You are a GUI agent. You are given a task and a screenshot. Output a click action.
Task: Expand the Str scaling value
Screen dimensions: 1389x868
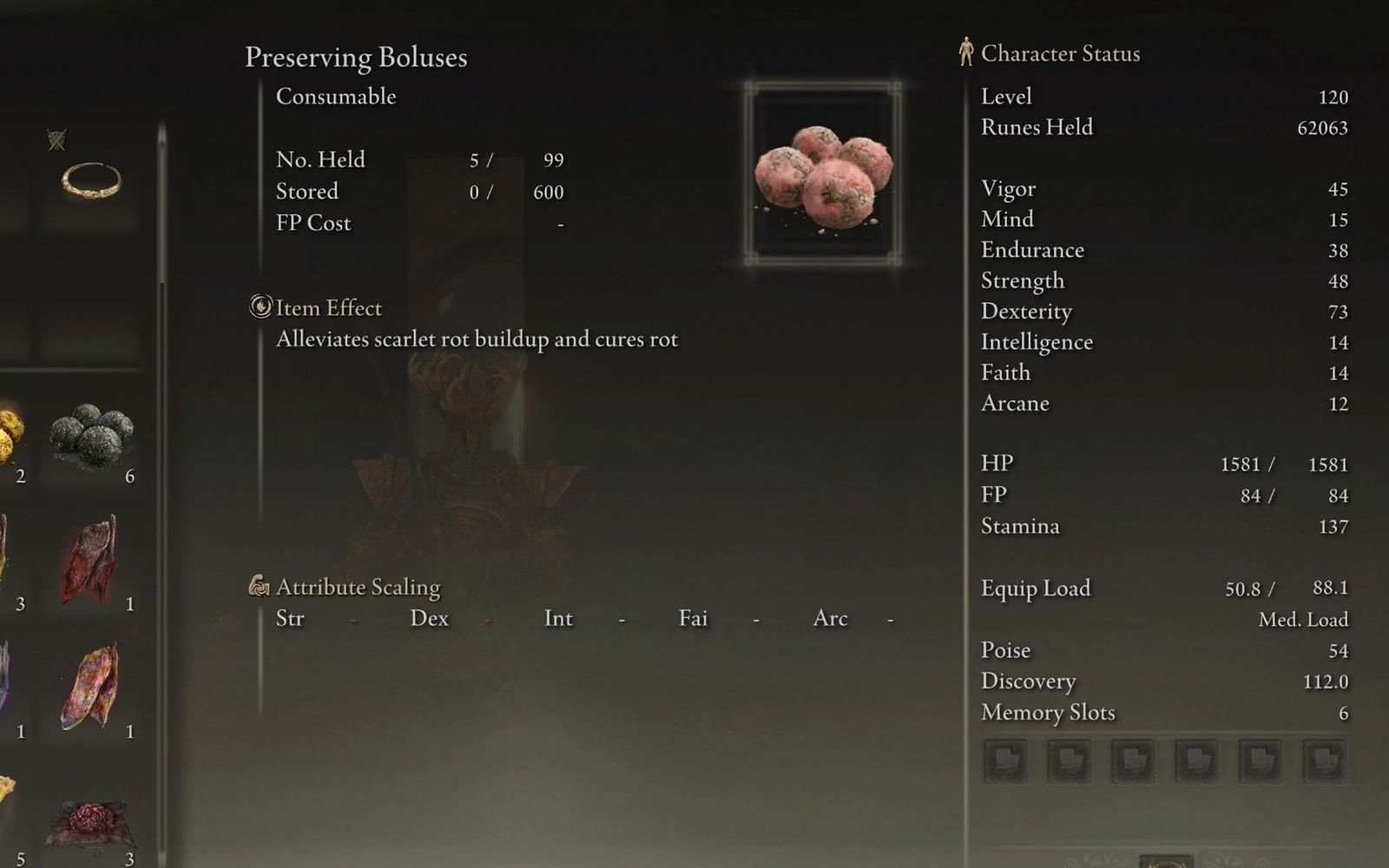(352, 621)
